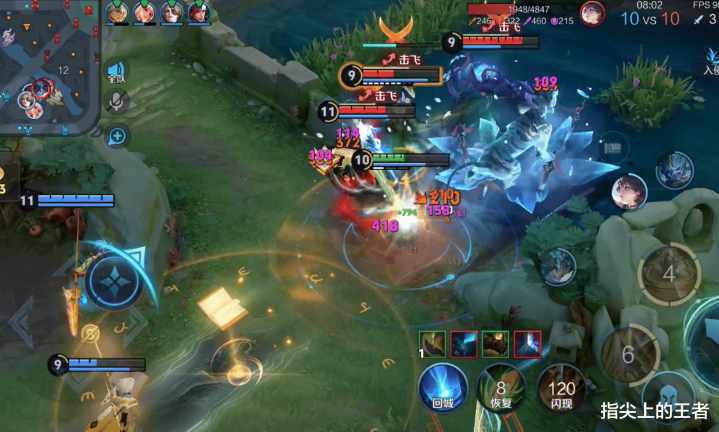
Task: Open the quick chat message button
Action: [x=117, y=135]
